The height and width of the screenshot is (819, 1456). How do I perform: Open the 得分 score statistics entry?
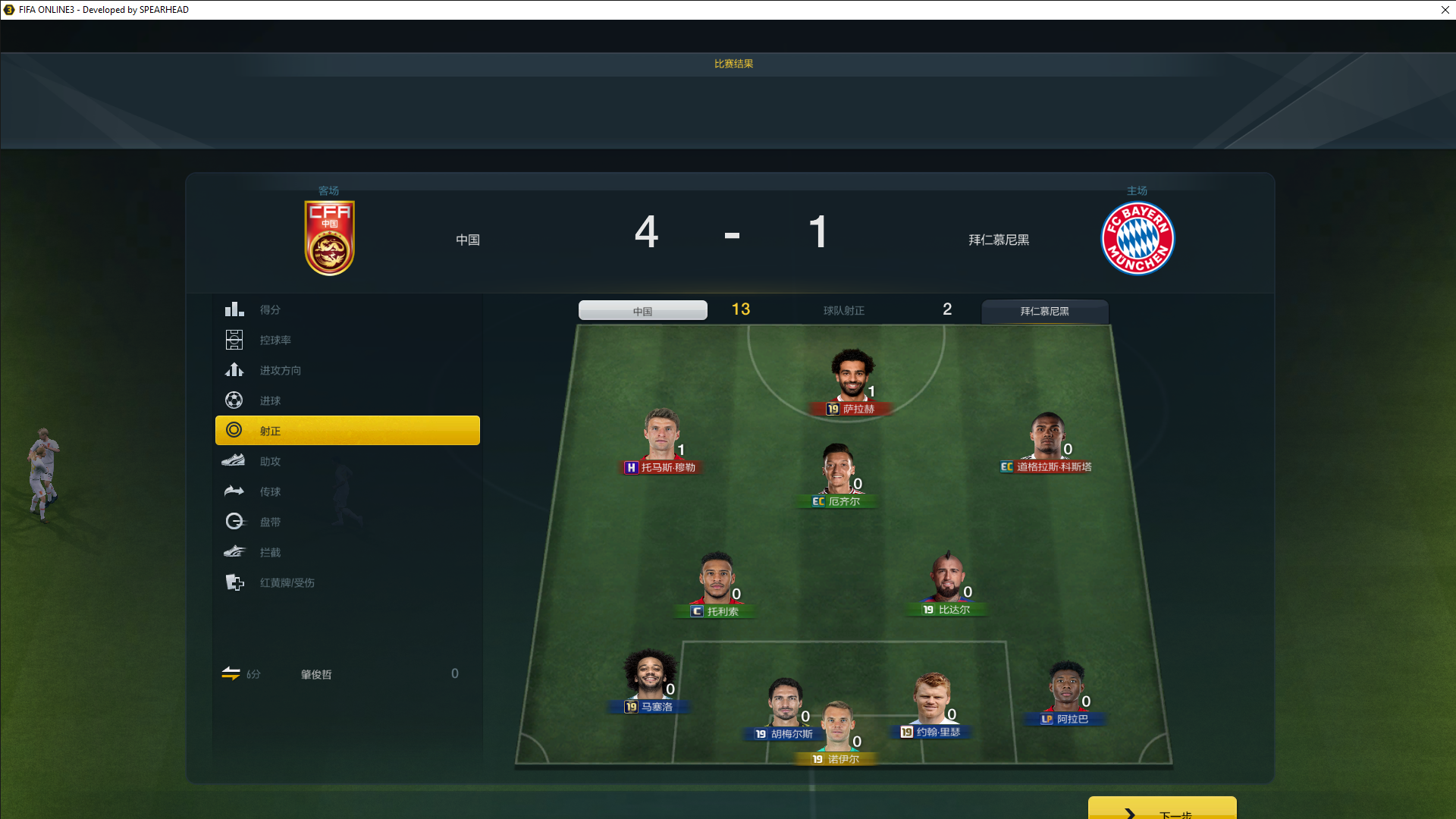pos(270,309)
